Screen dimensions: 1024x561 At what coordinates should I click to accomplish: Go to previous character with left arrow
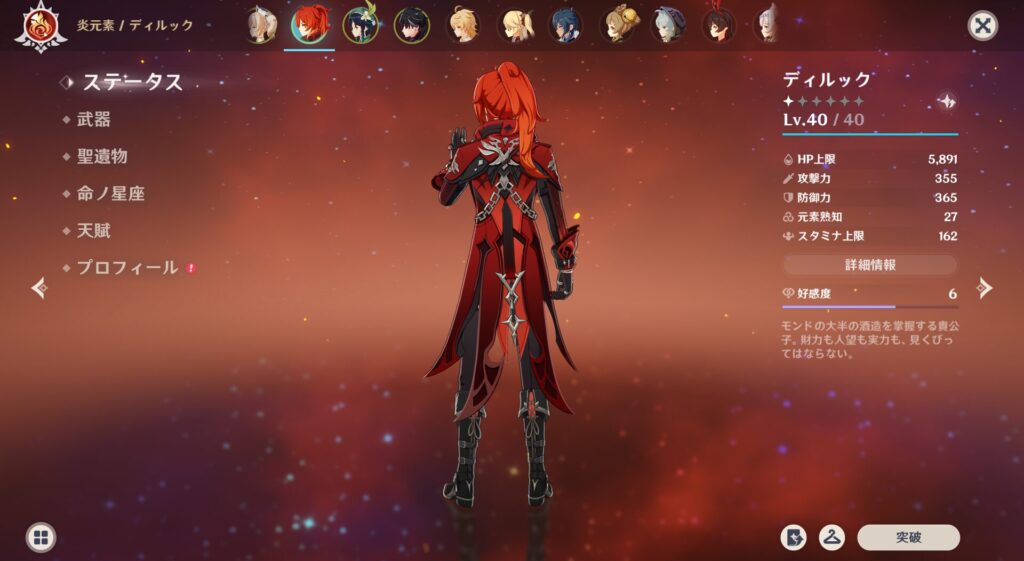39,288
